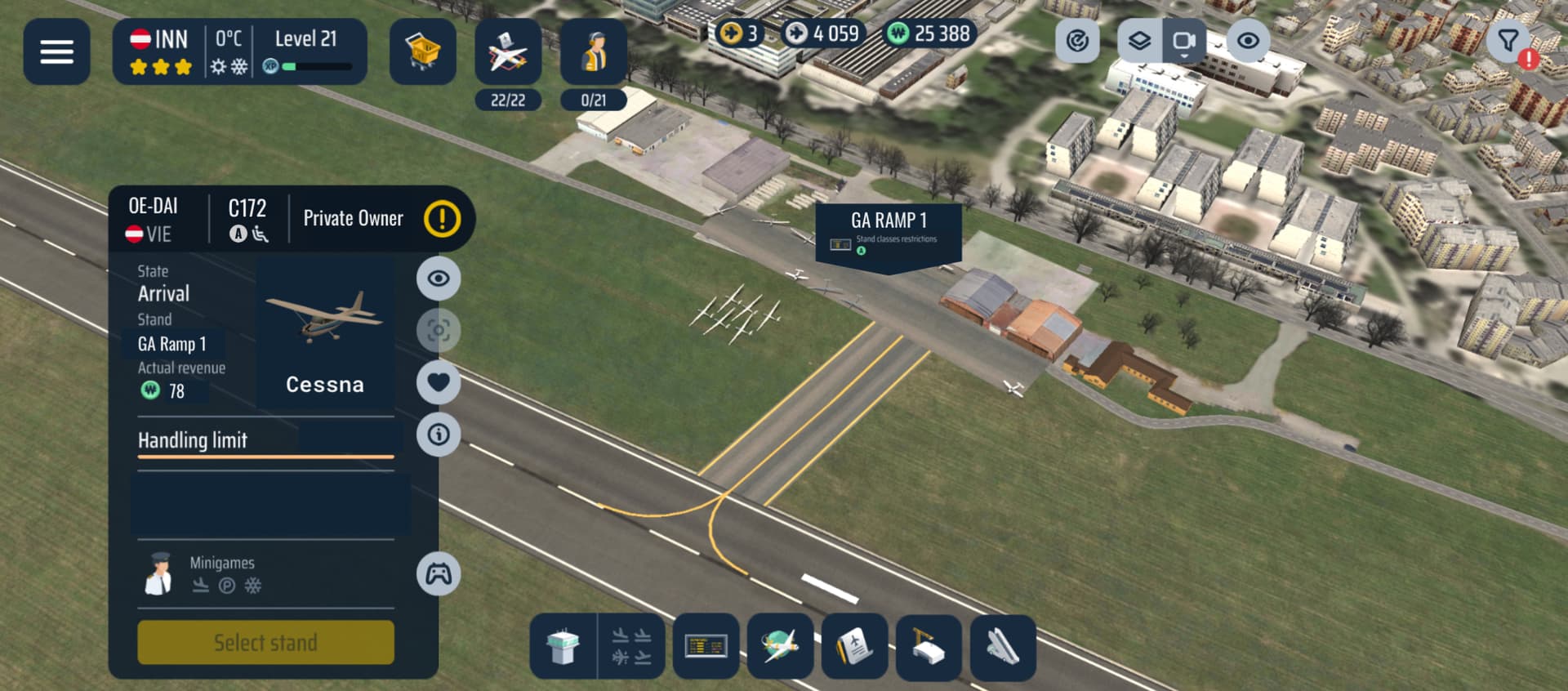This screenshot has height=691, width=1568.
Task: Open the contracts document panel
Action: click(854, 647)
